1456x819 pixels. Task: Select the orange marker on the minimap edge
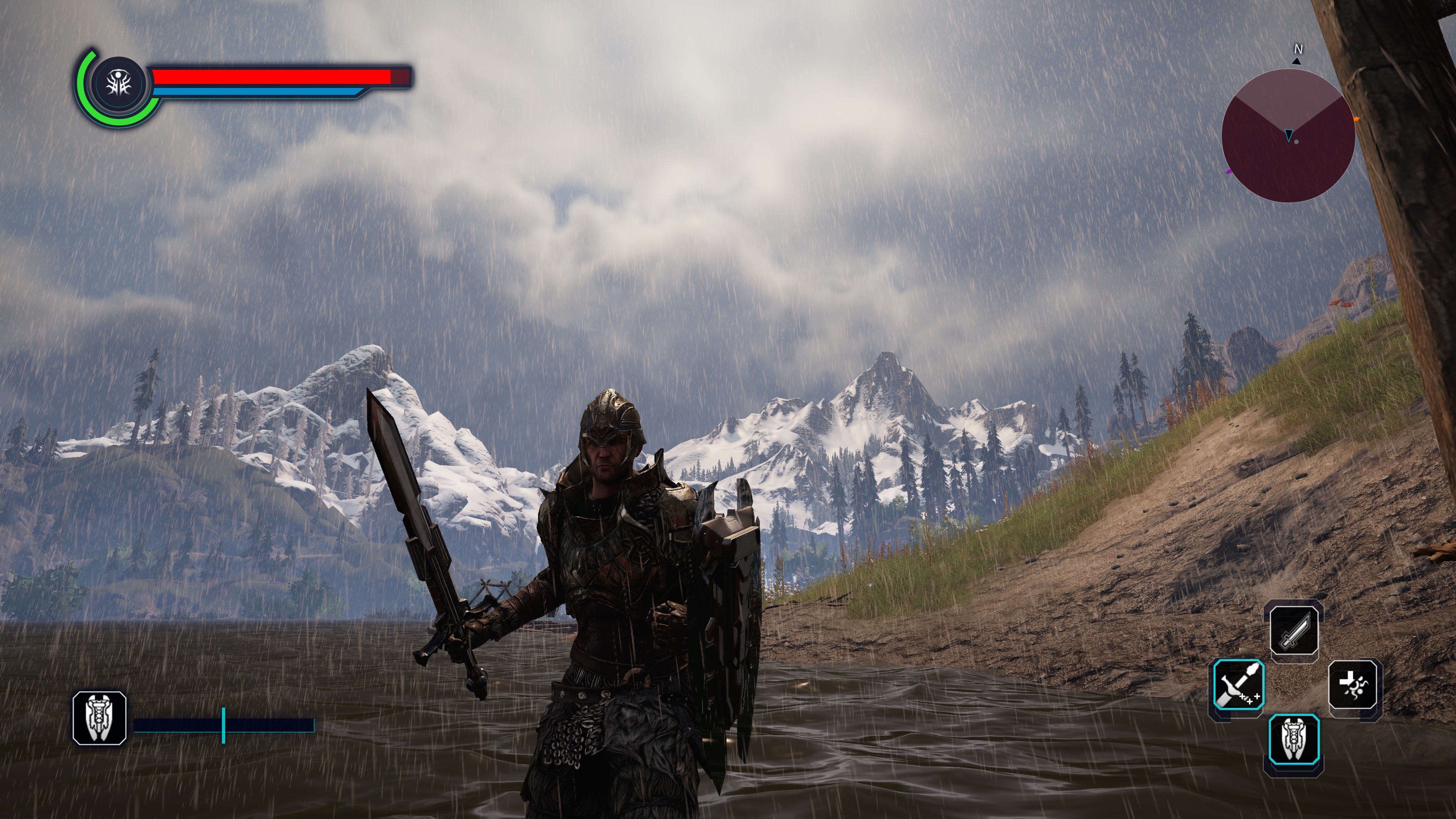click(1356, 119)
